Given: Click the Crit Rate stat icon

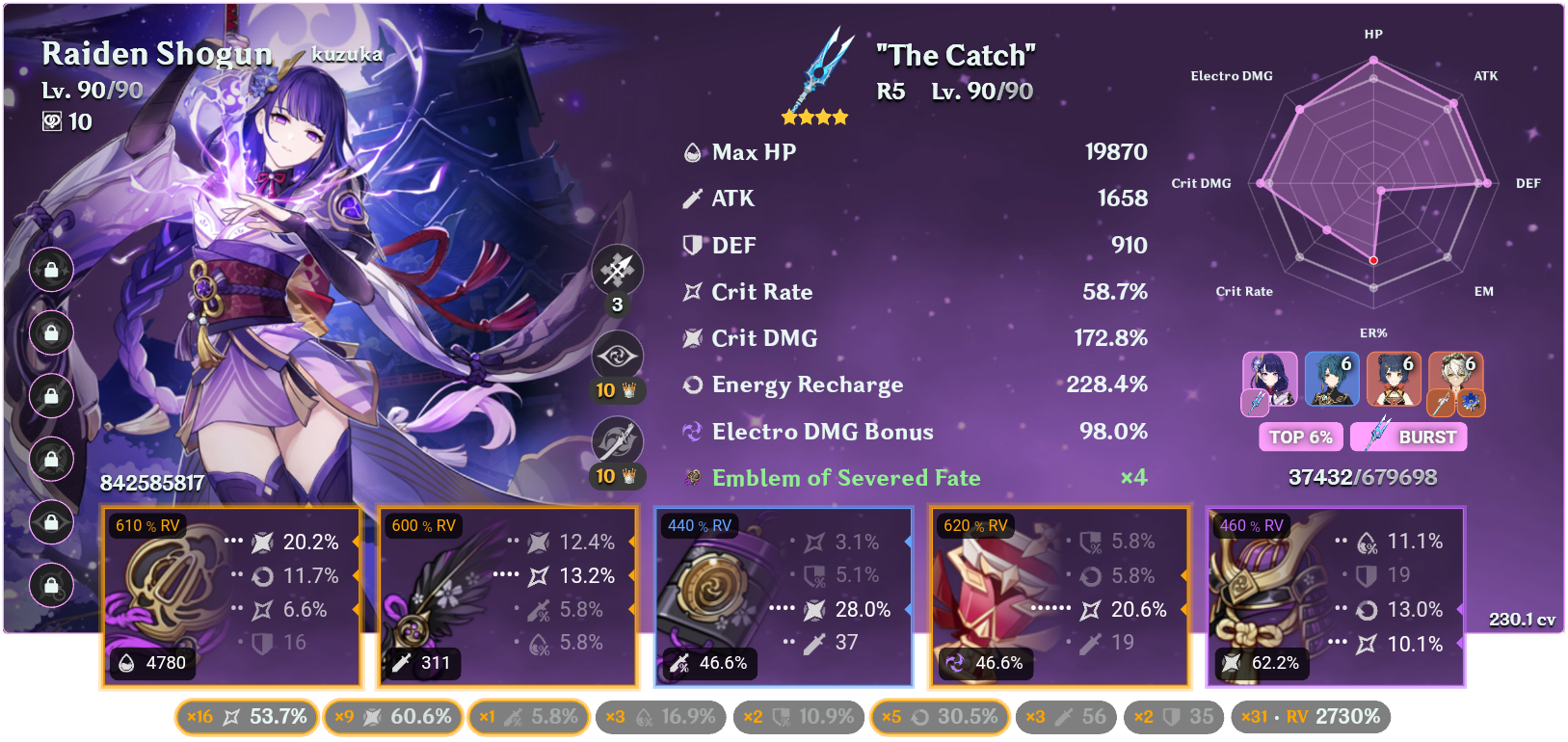Looking at the screenshot, I should click(690, 291).
